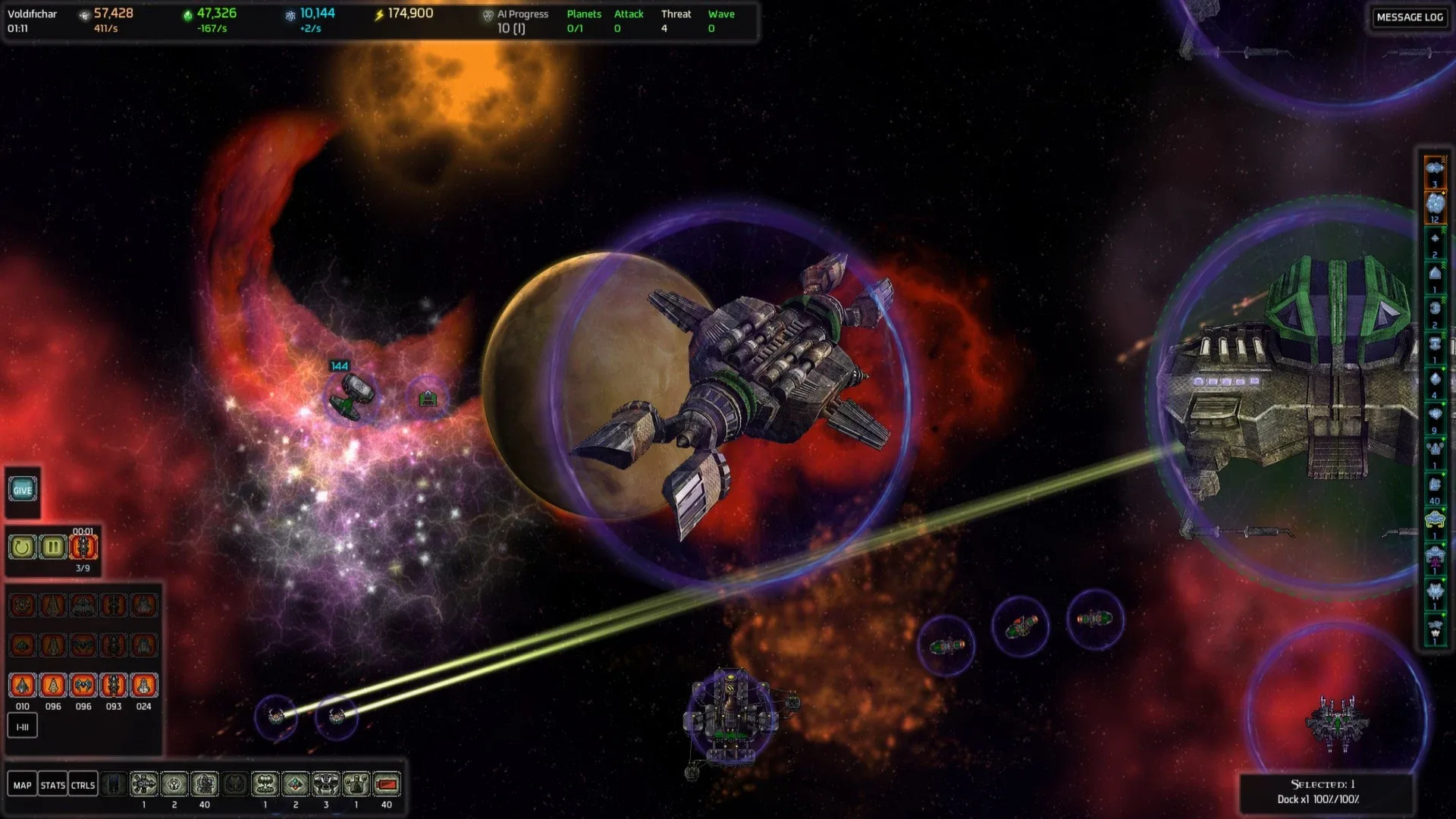1456x819 pixels.
Task: Select the sidebar unit group numbered 12
Action: coord(1435,203)
